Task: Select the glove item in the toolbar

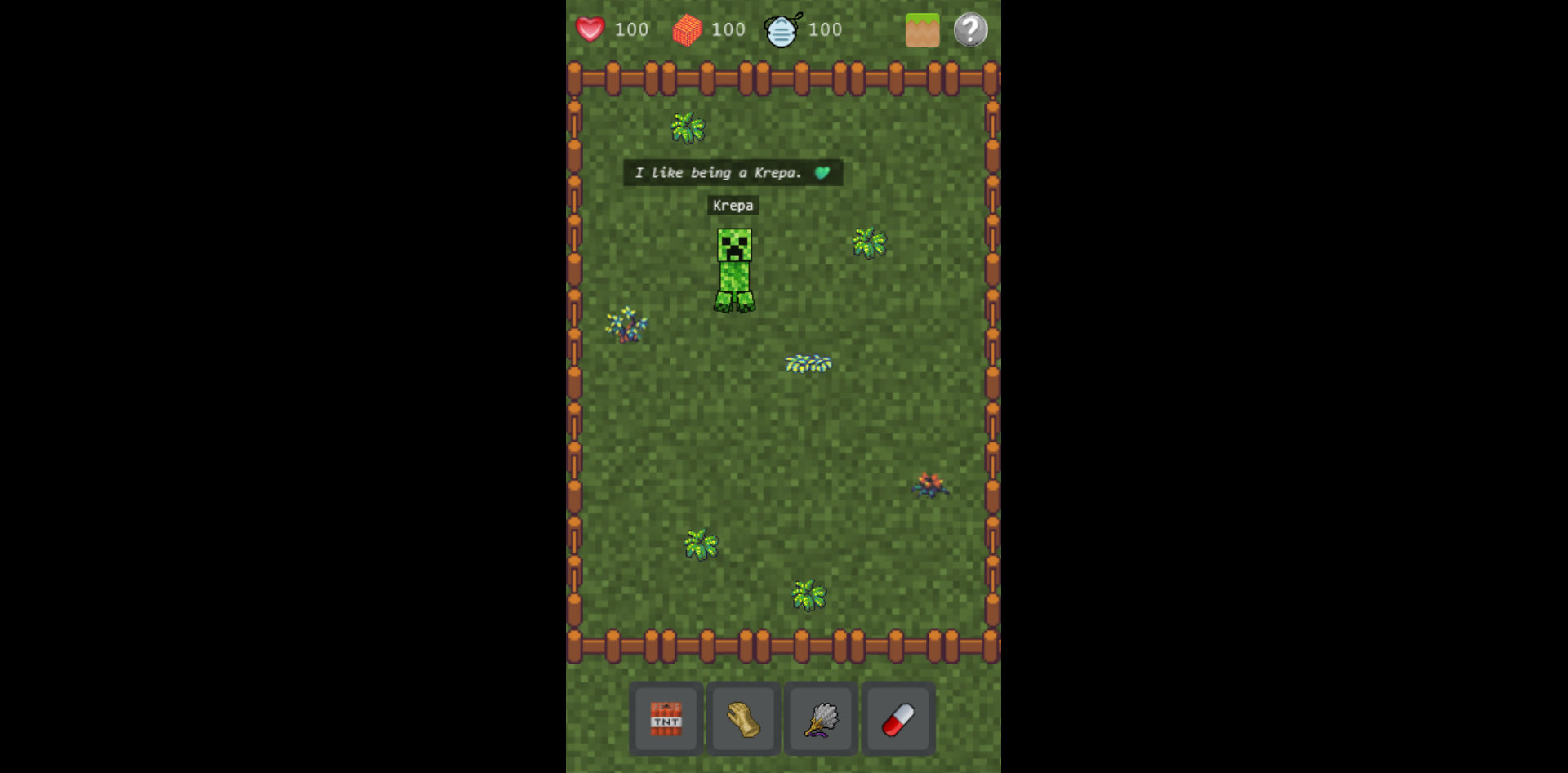Action: [x=742, y=719]
